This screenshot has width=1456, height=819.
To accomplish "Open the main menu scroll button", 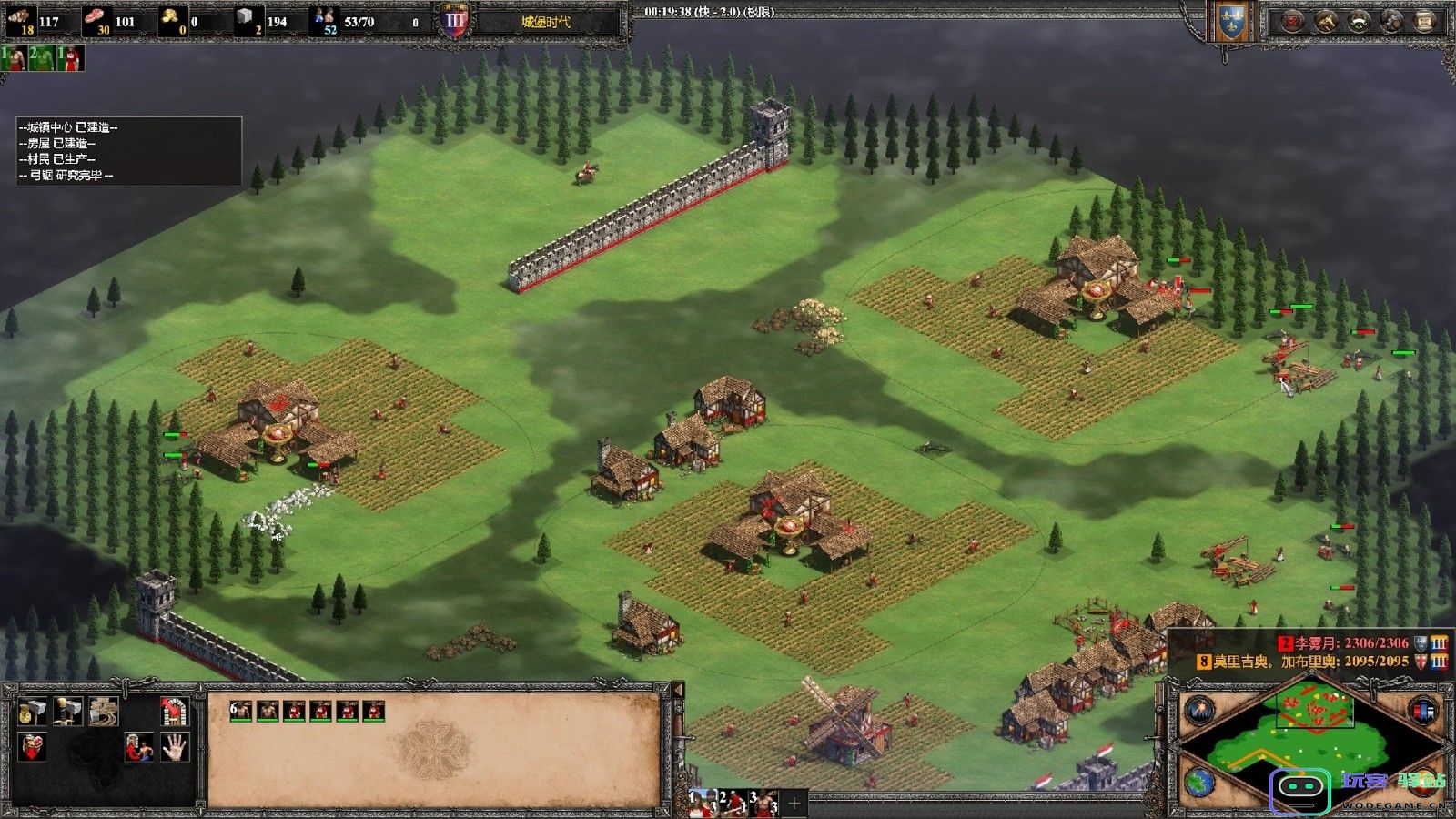I will (1425, 22).
